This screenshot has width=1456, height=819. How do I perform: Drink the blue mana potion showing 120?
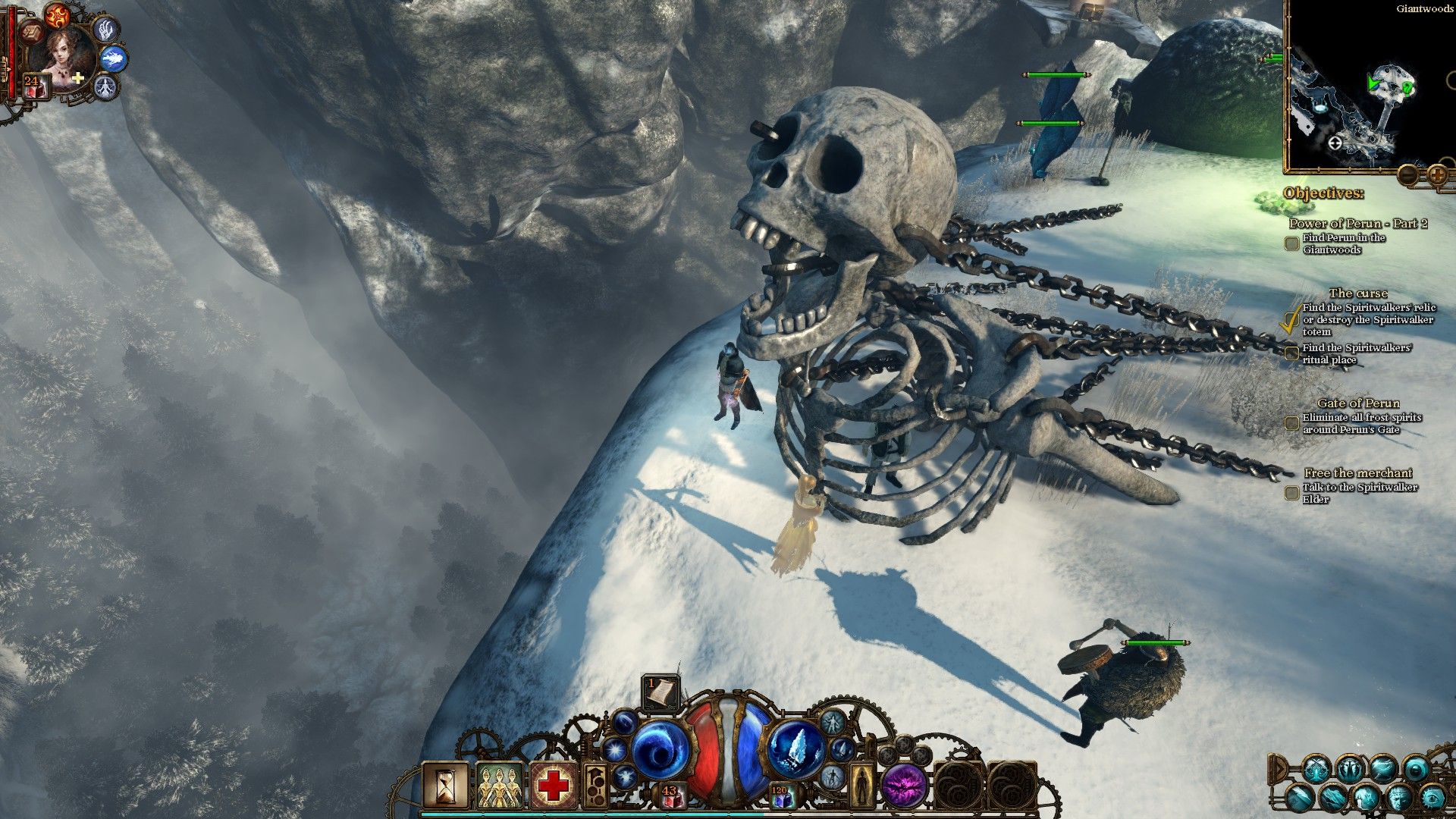[x=780, y=795]
